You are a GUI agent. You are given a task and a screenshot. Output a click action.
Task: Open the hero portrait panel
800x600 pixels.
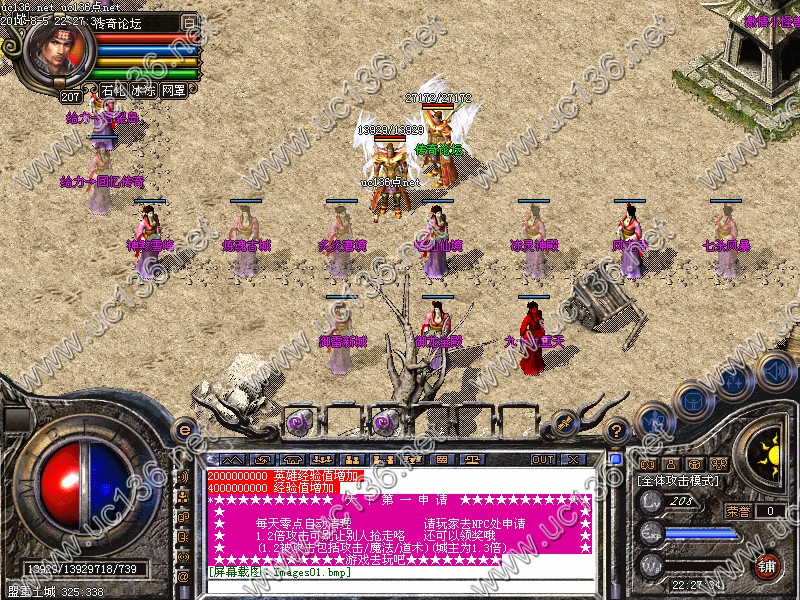58,50
